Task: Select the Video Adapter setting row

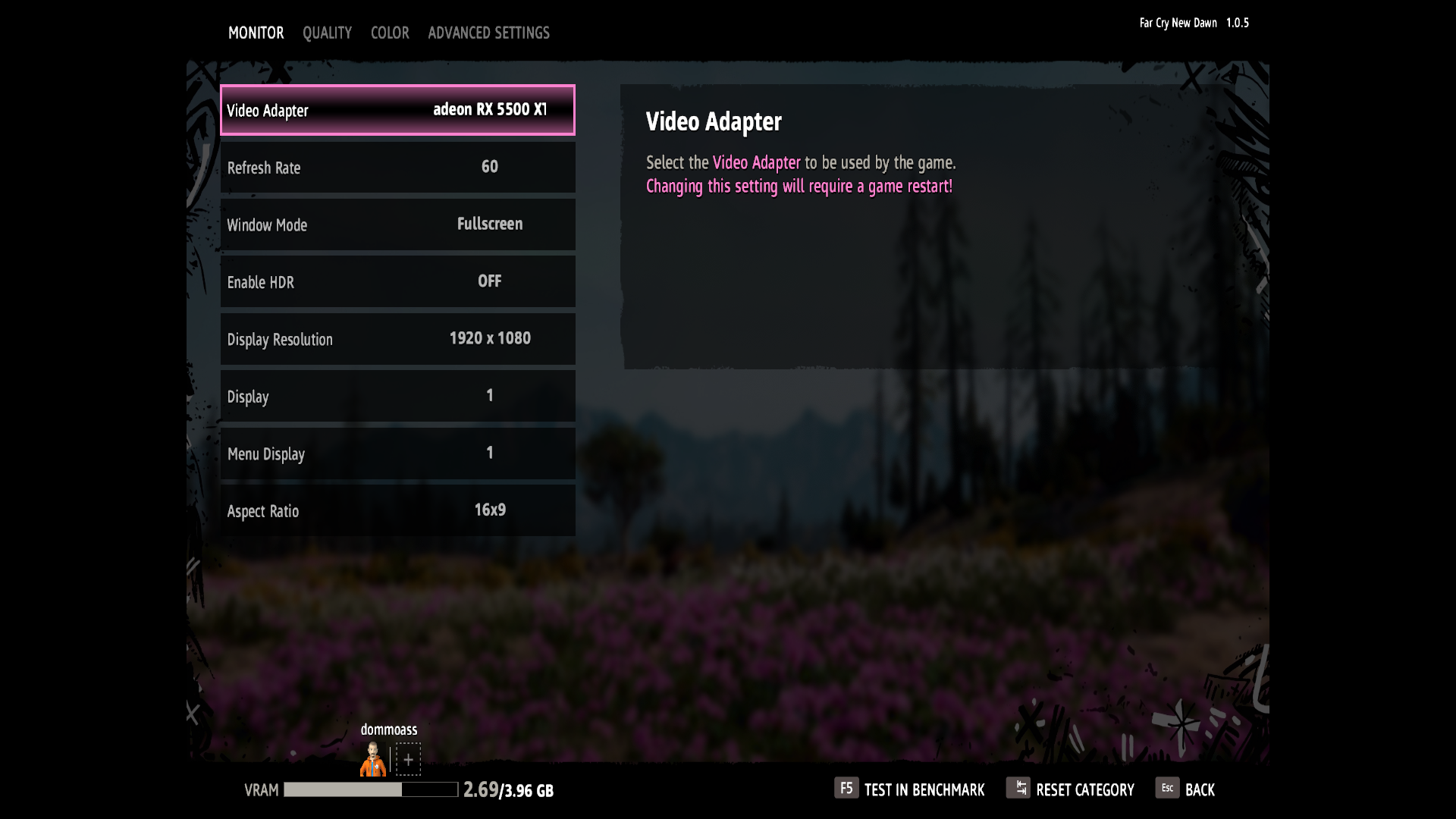Action: click(397, 110)
